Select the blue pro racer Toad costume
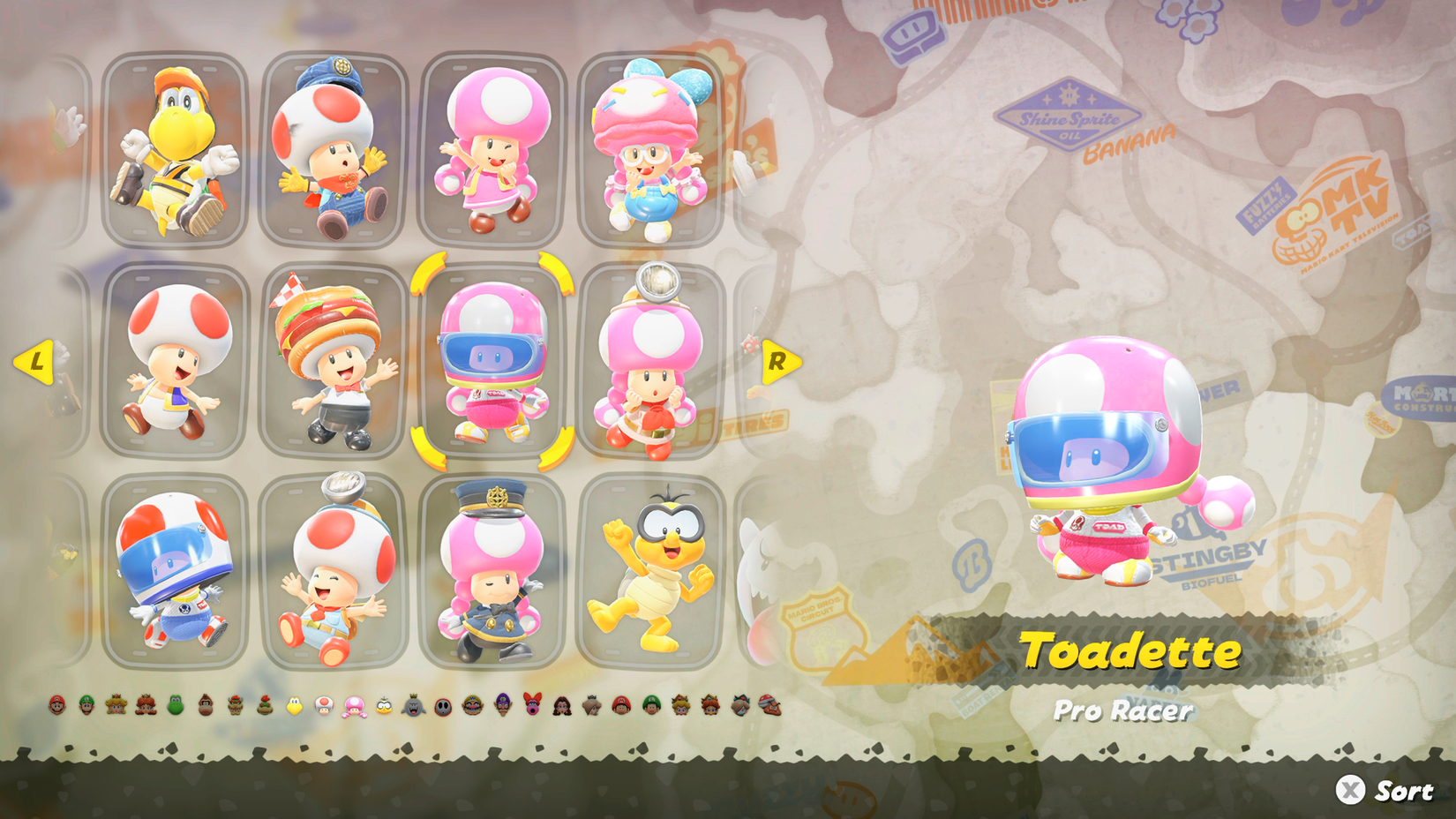Image resolution: width=1456 pixels, height=819 pixels. coord(176,574)
